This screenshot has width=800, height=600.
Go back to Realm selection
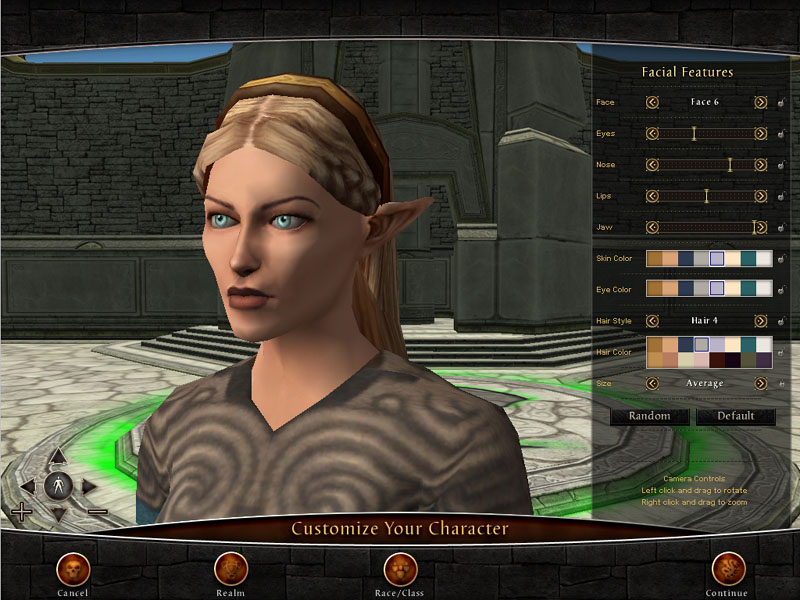[x=230, y=569]
